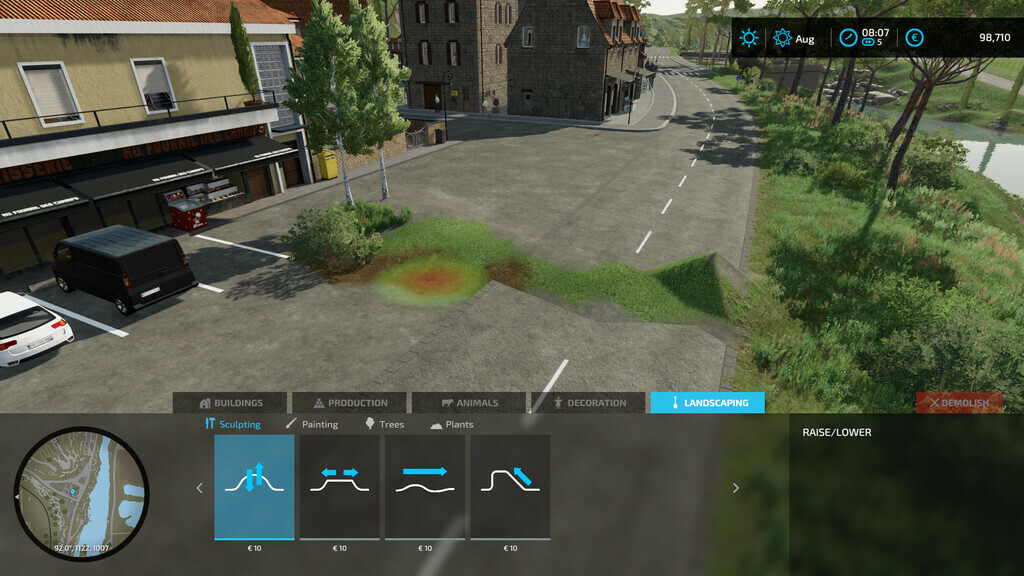1024x576 pixels.
Task: Click the circular minimap
Action: pyautogui.click(x=81, y=494)
